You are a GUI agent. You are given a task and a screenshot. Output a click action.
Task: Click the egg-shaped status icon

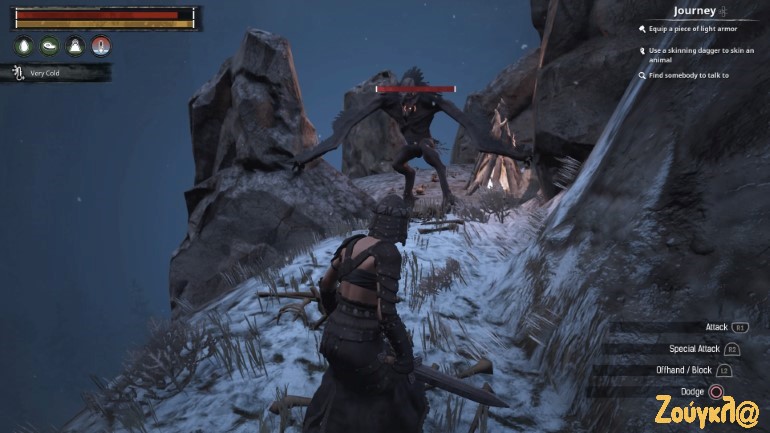click(24, 45)
